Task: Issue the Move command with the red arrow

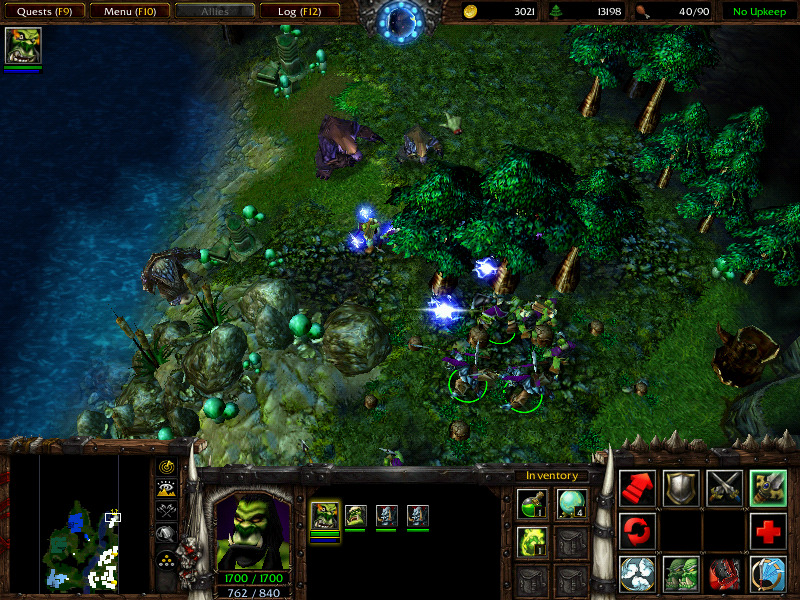Action: point(638,487)
